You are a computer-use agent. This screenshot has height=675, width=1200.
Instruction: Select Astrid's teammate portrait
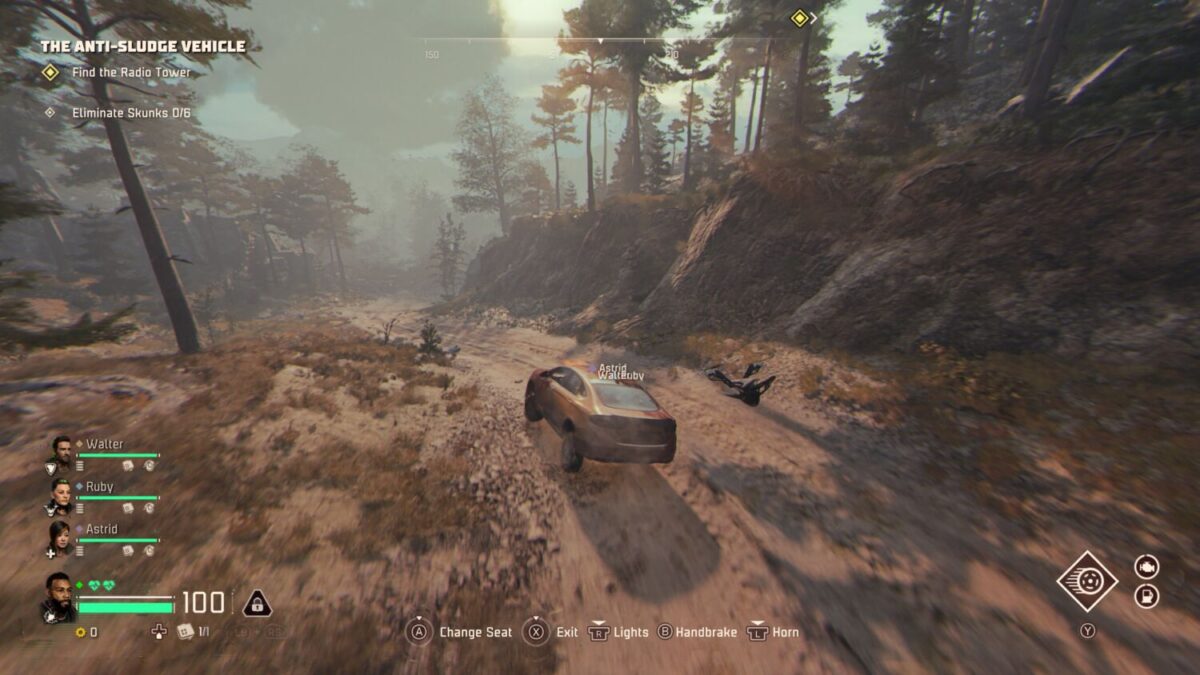click(x=61, y=537)
